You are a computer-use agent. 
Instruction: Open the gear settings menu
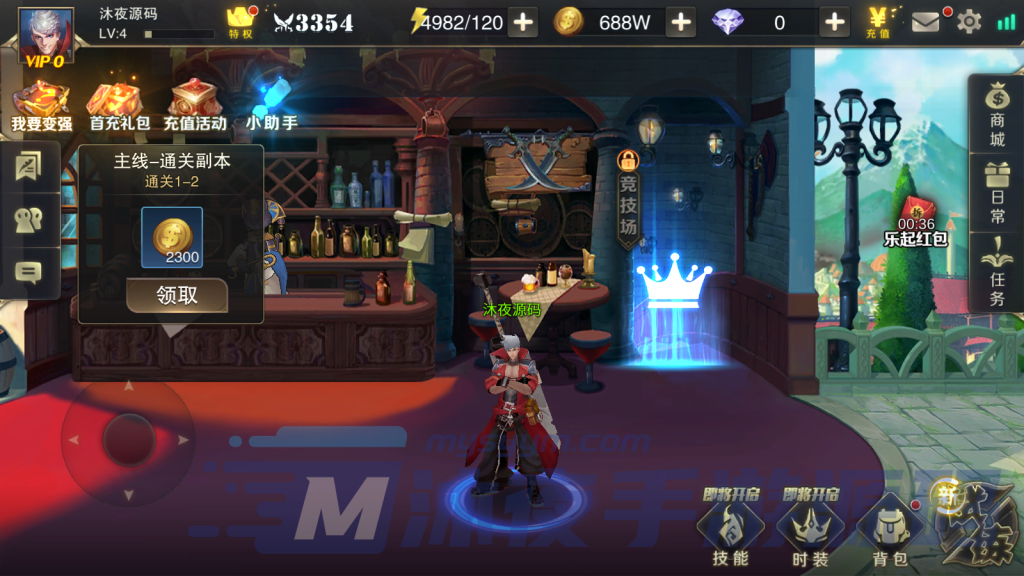969,22
